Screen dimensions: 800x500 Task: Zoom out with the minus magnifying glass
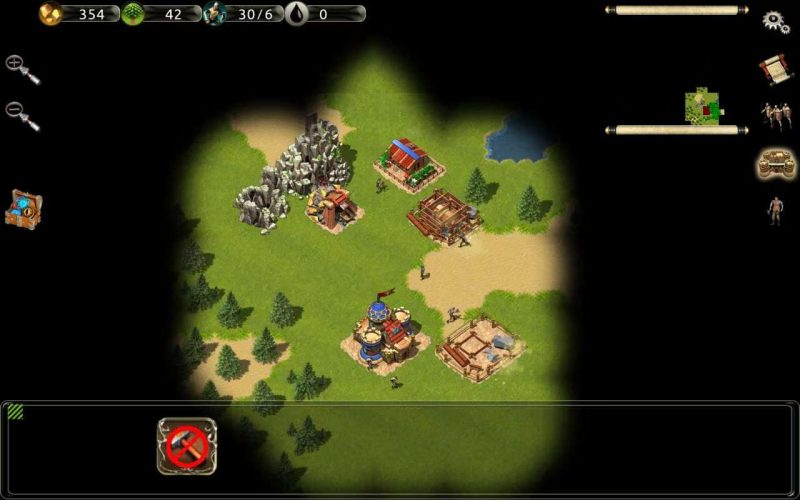click(20, 114)
